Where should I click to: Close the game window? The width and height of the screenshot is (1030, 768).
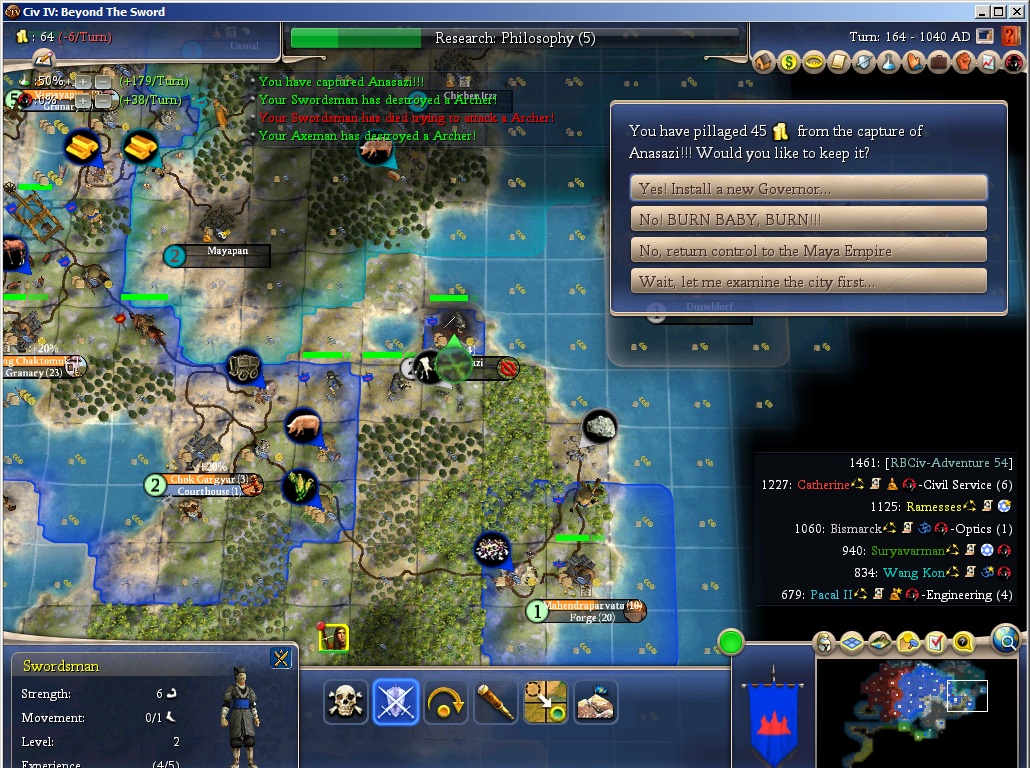coord(1017,12)
